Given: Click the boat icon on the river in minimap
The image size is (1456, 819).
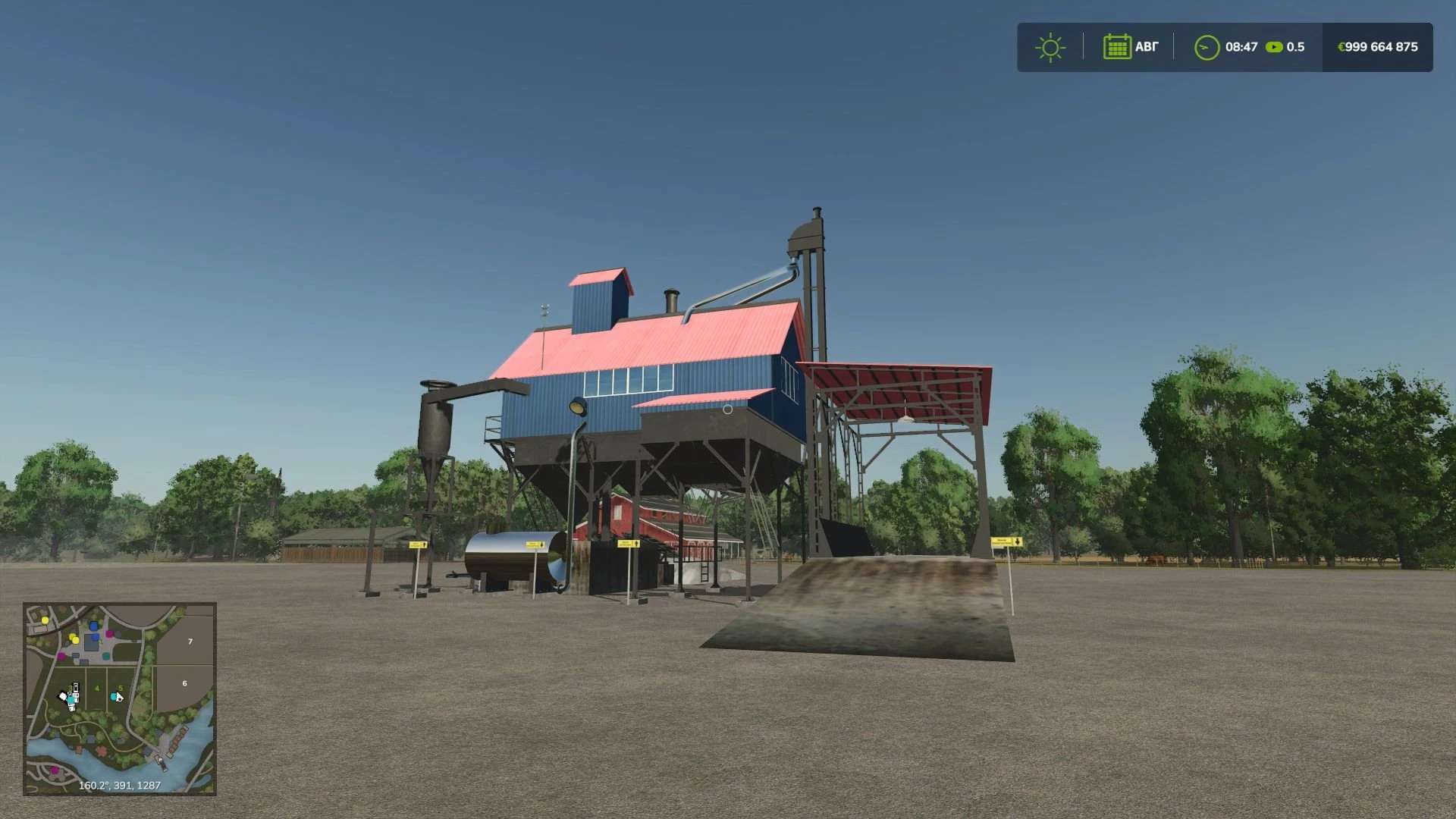Looking at the screenshot, I should (162, 764).
